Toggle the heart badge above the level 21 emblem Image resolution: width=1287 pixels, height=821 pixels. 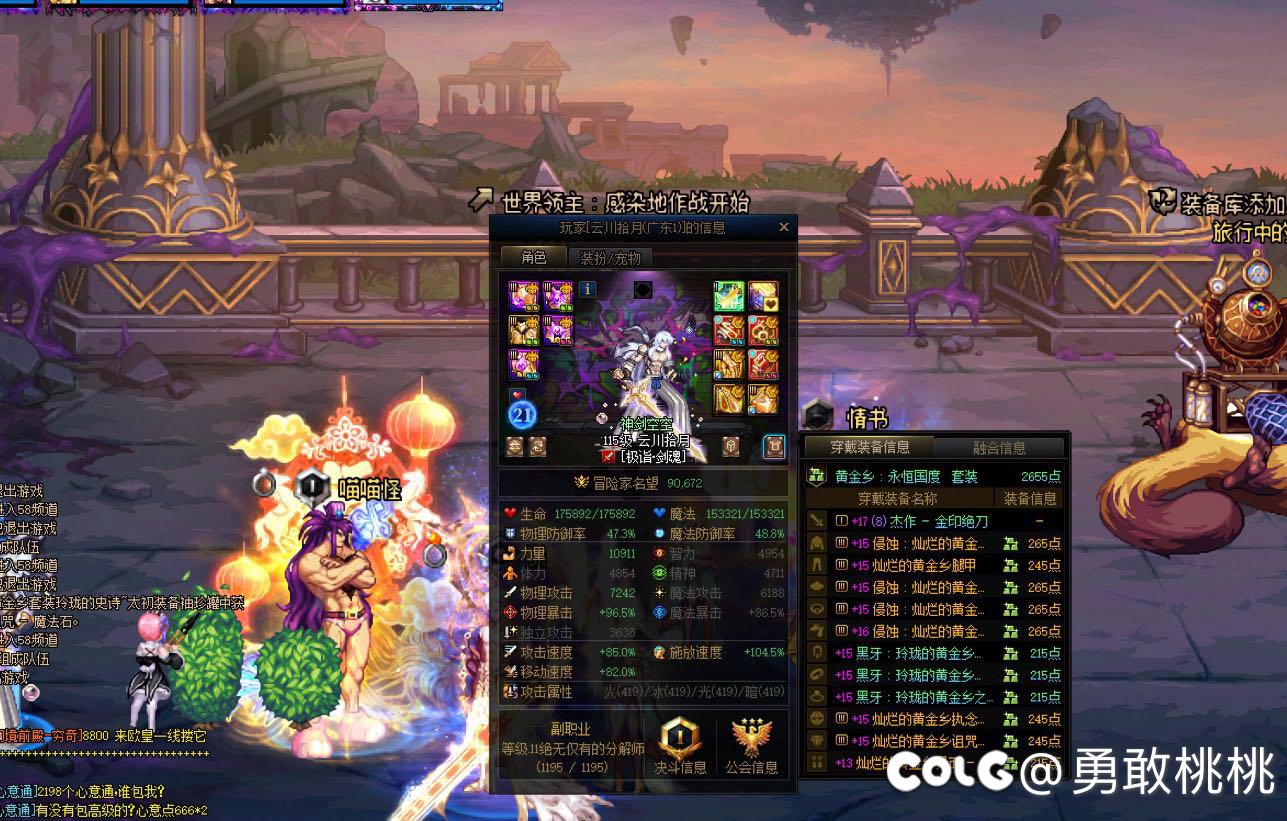[516, 393]
